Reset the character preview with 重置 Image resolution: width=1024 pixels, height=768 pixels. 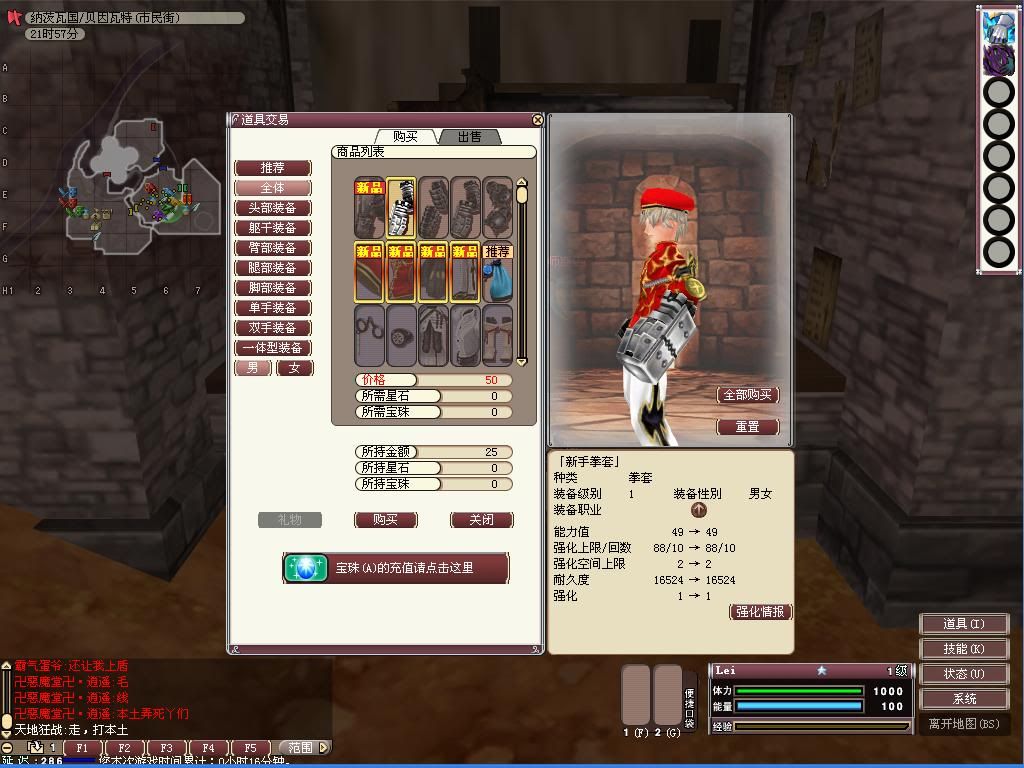pyautogui.click(x=748, y=427)
